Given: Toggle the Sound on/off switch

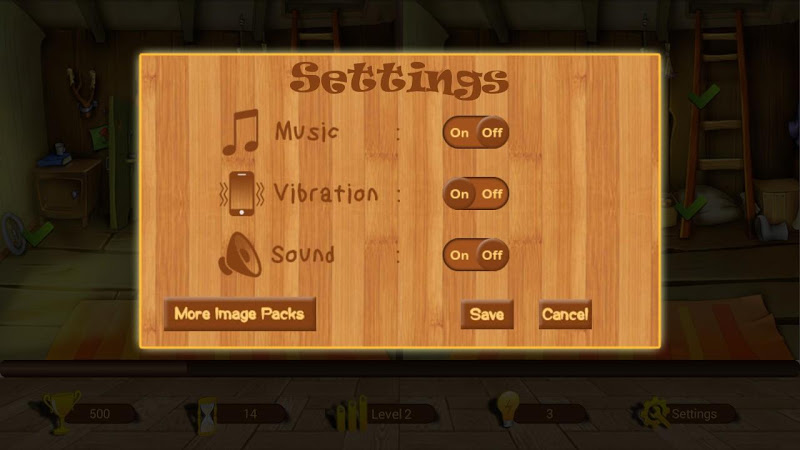Looking at the screenshot, I should coord(476,254).
